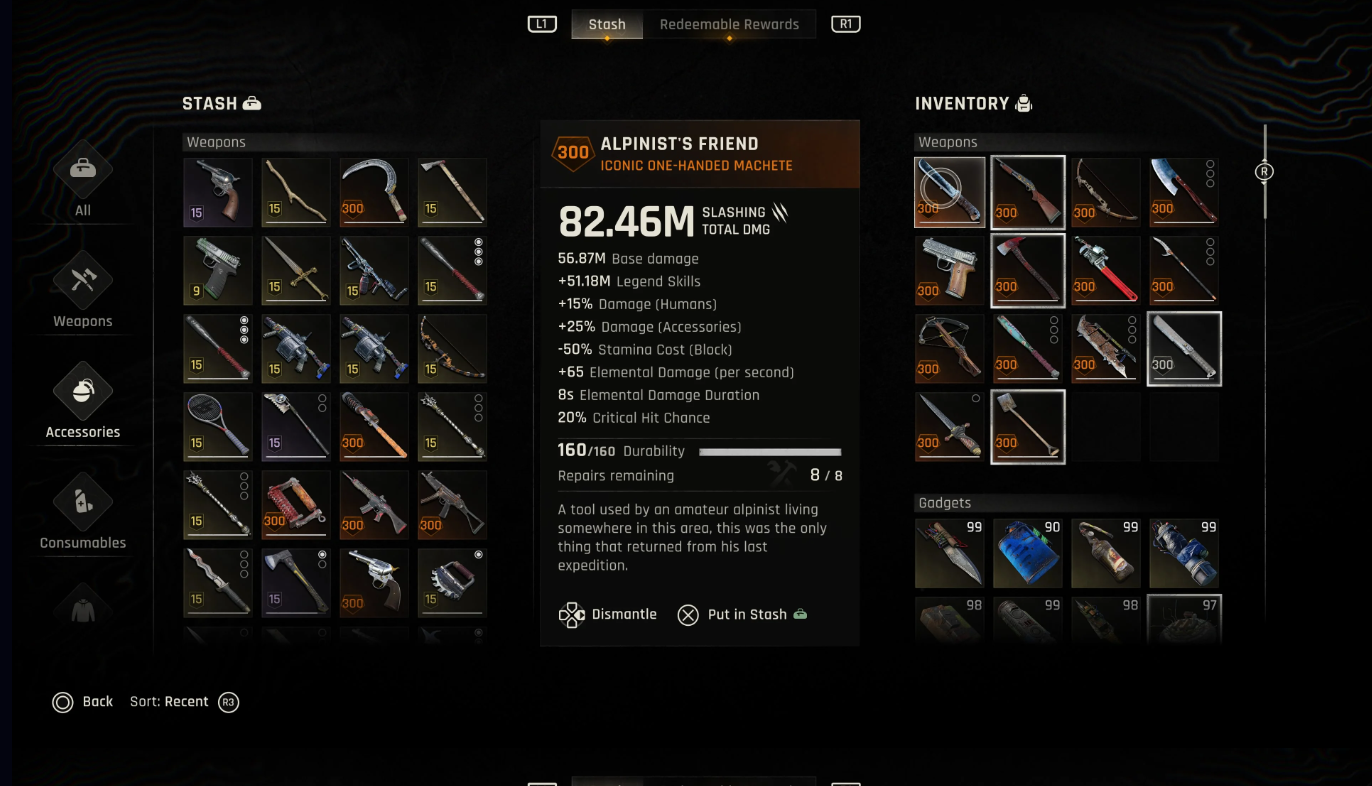The image size is (1372, 786).
Task: Go Back from the stash screen
Action: point(83,702)
